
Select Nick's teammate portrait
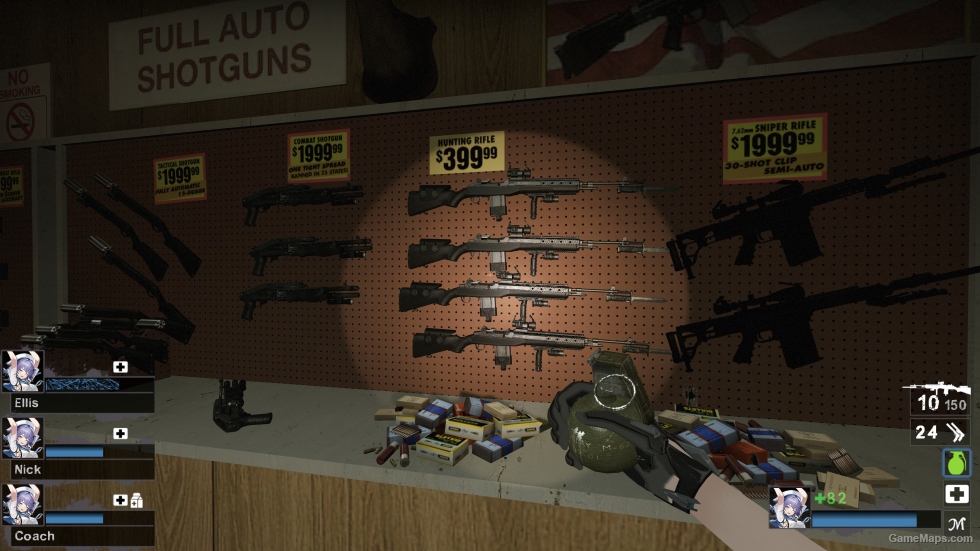pyautogui.click(x=22, y=438)
